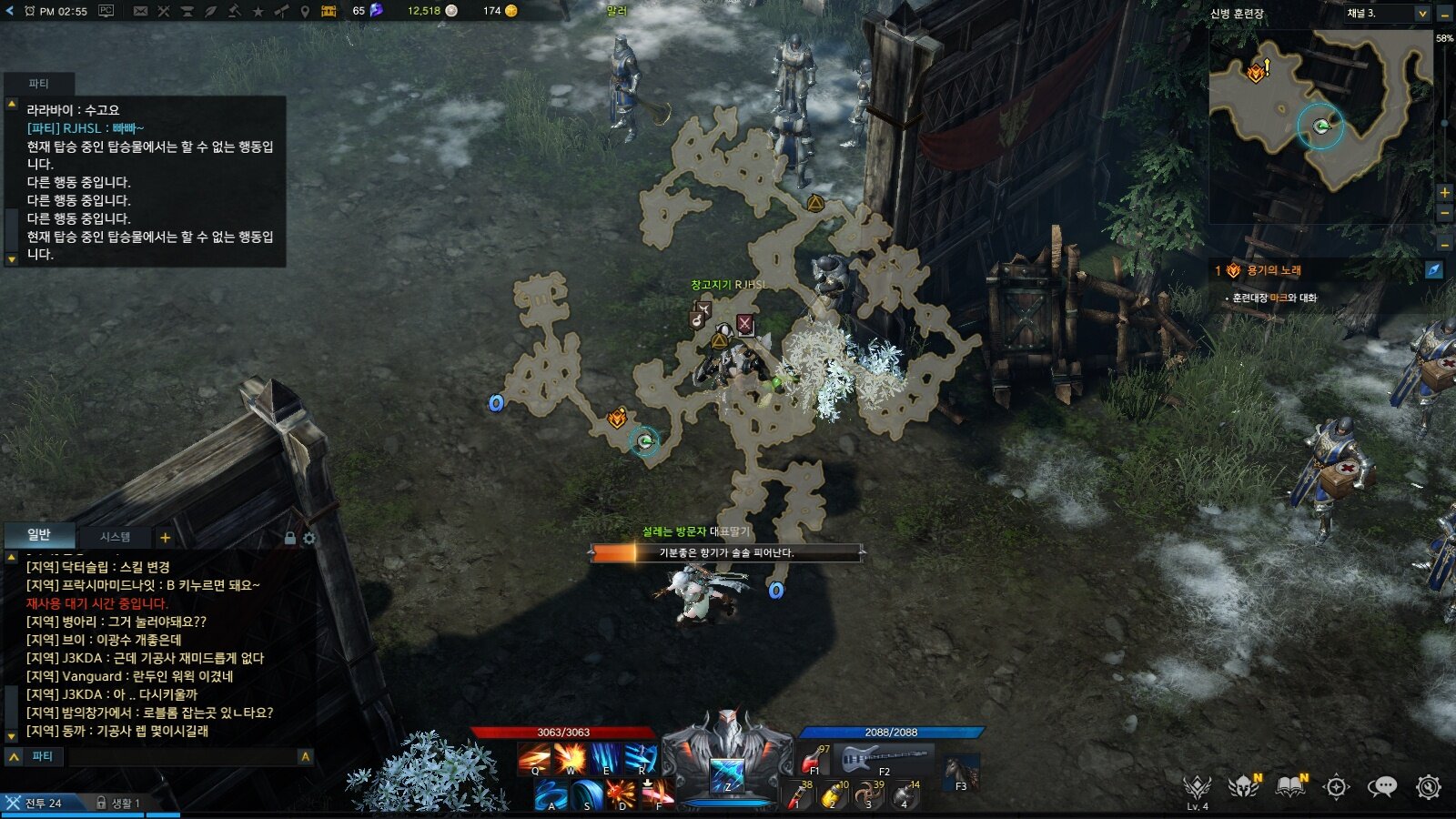Image resolution: width=1456 pixels, height=819 pixels.
Task: Select the 용기의 노래 quest tracker entry
Action: [1273, 270]
